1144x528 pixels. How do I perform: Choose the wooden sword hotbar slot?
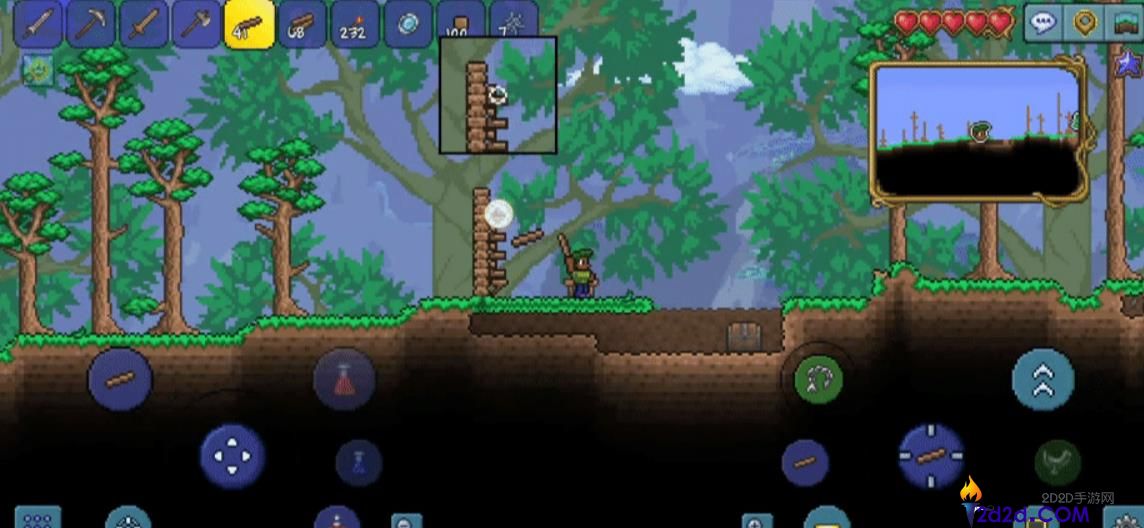pyautogui.click(x=143, y=24)
